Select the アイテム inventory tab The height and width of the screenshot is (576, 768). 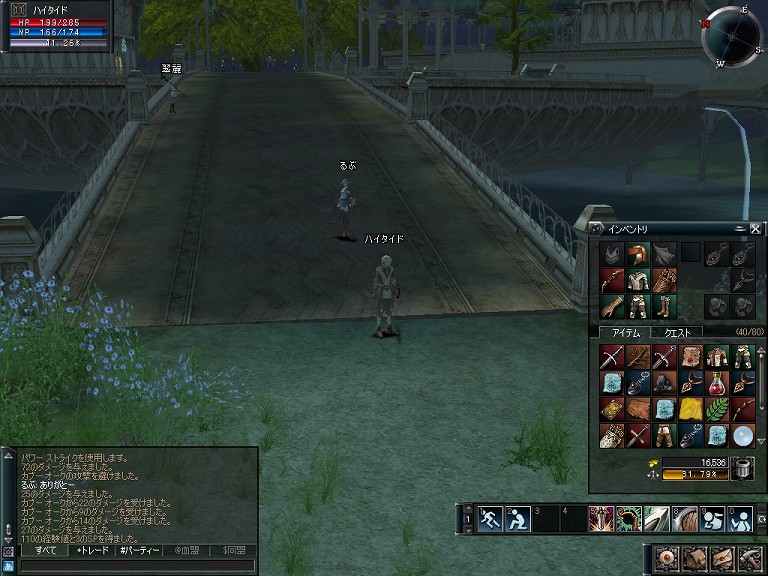624,332
